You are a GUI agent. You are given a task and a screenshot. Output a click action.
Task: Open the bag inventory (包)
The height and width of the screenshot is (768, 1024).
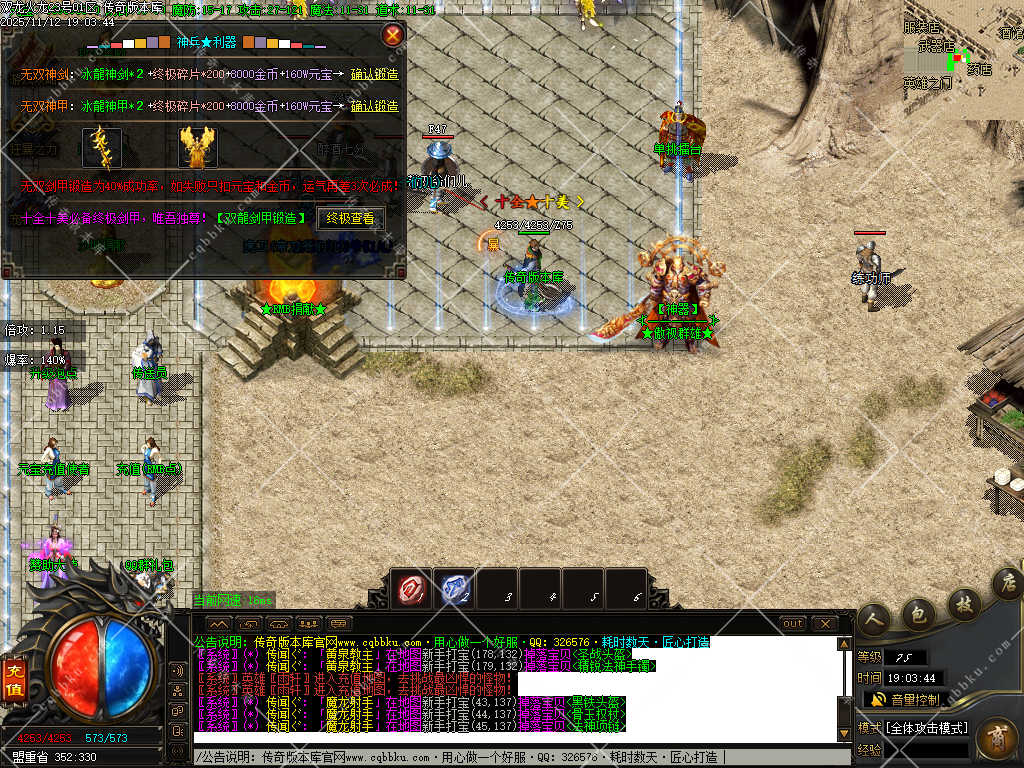click(919, 613)
